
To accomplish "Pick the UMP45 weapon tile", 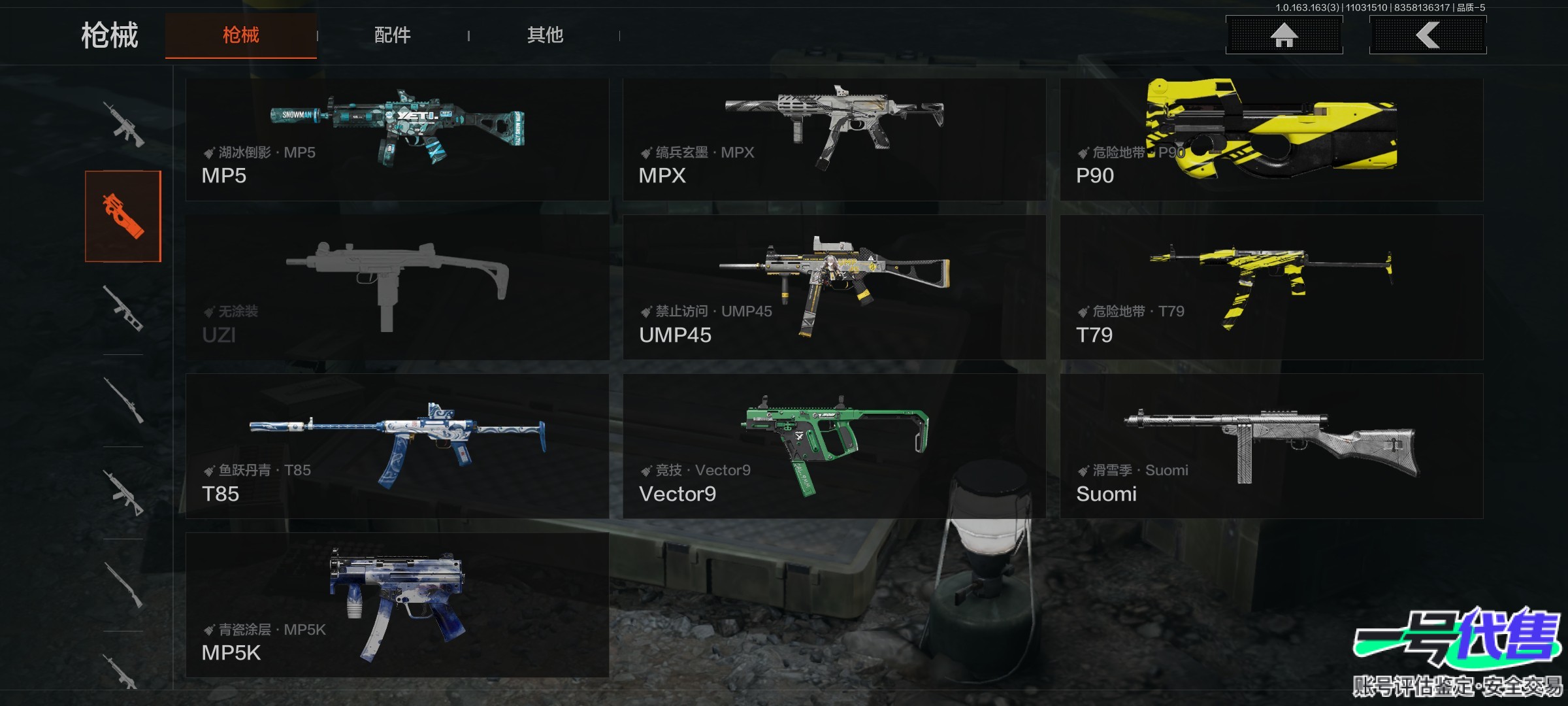I will (x=834, y=288).
